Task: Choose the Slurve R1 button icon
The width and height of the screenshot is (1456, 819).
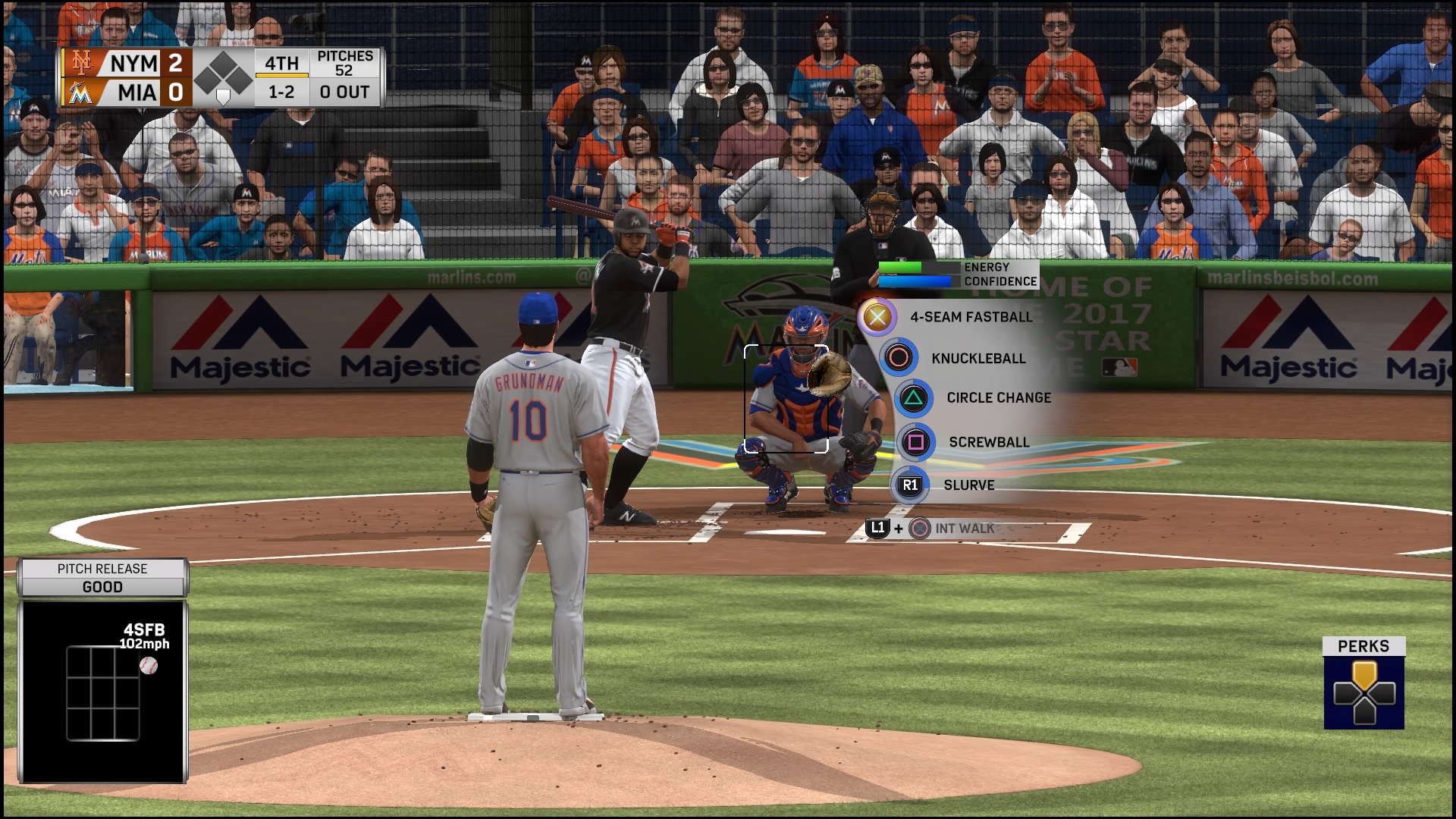Action: [x=908, y=485]
